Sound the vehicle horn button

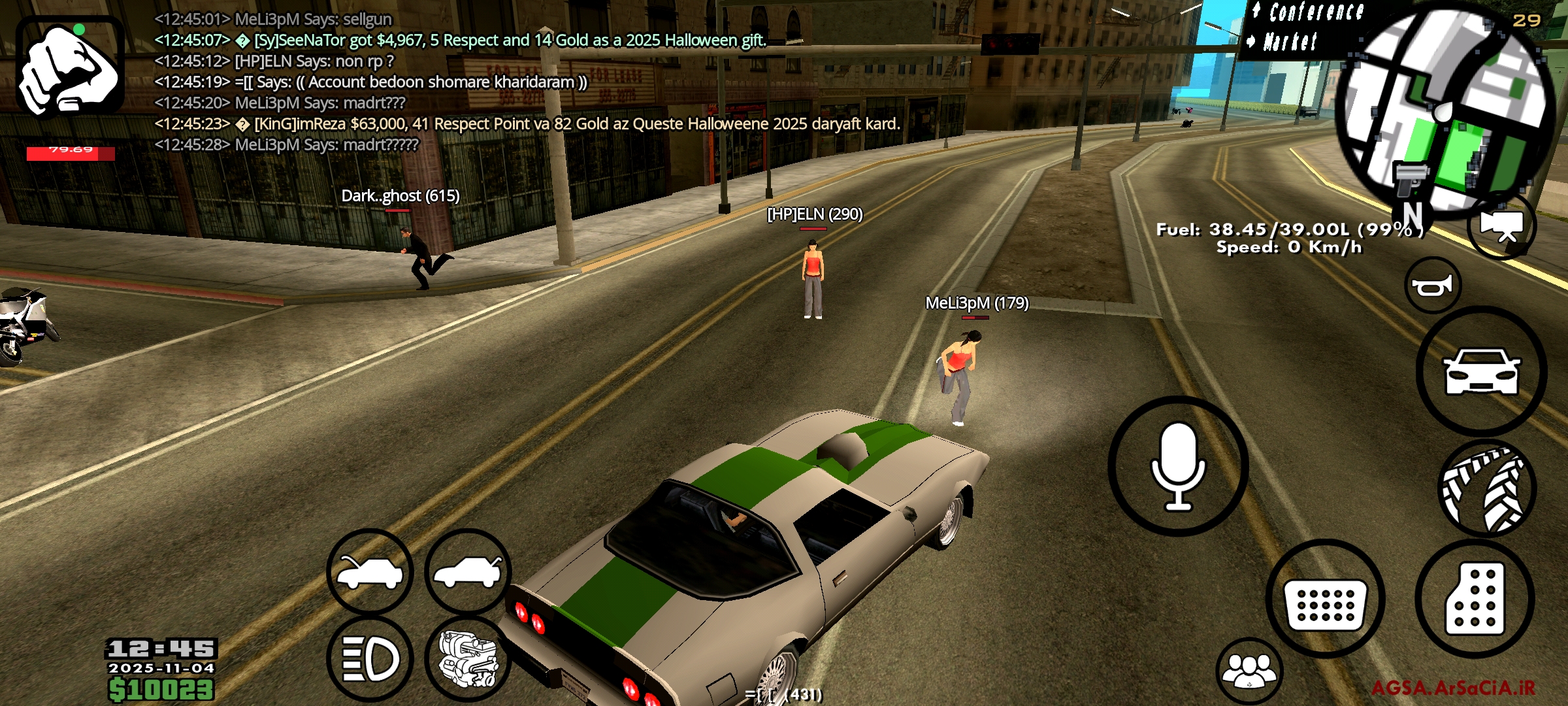[x=1433, y=286]
